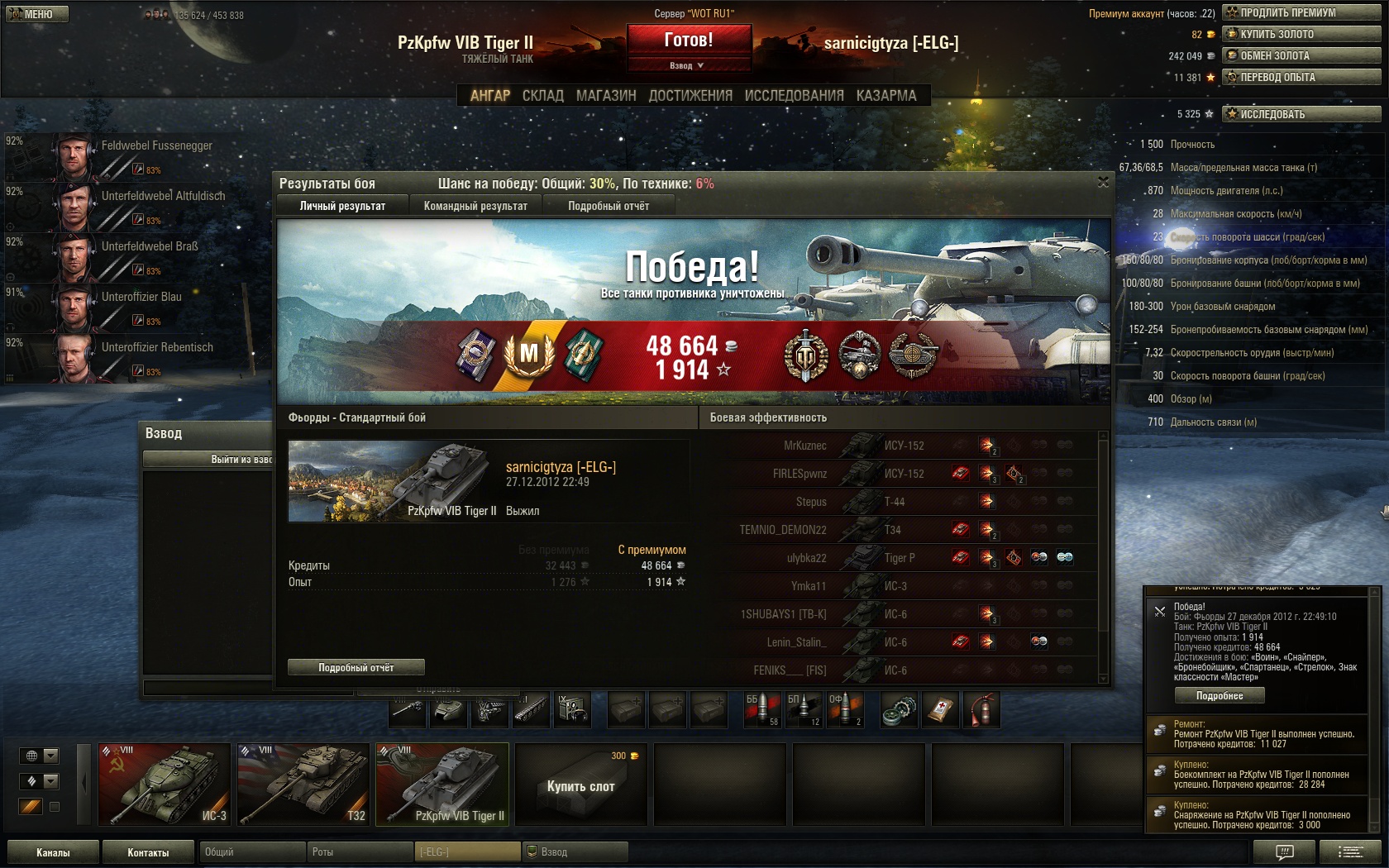Viewport: 1389px width, 868px height.
Task: Open the Подробный отчёт tab
Action: click(609, 206)
